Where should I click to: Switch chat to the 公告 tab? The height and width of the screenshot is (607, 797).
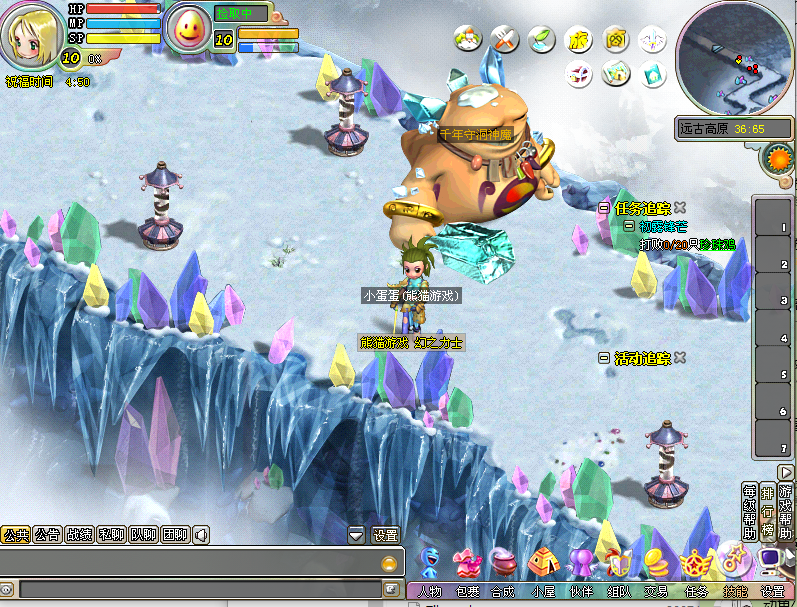pos(46,535)
